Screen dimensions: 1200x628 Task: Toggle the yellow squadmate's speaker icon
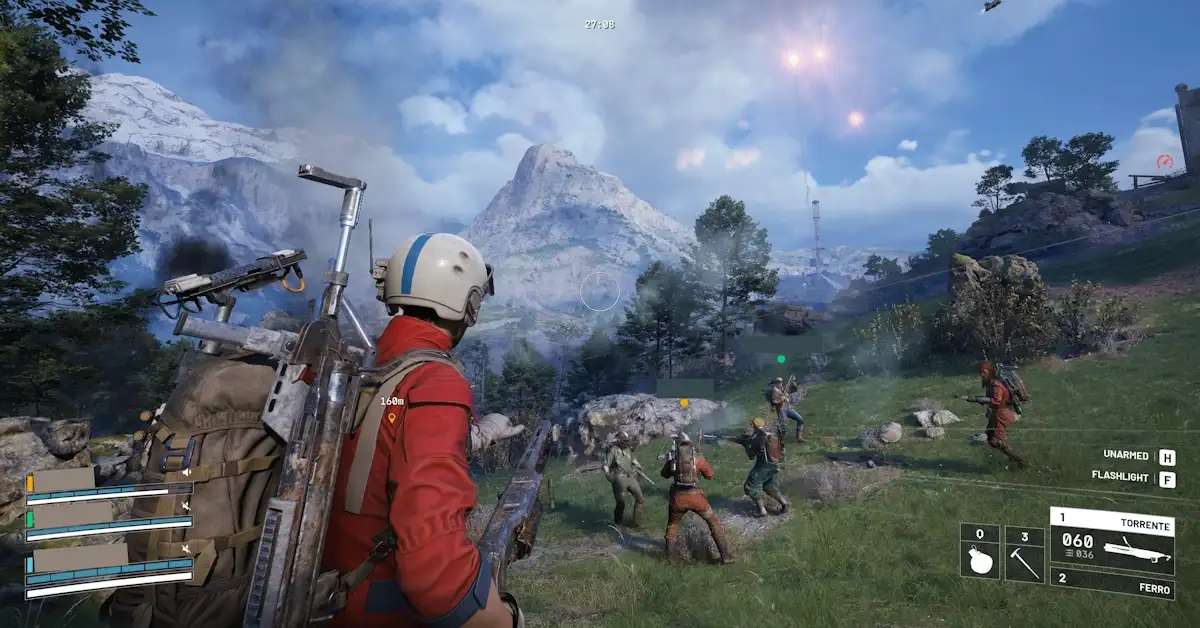(x=185, y=470)
